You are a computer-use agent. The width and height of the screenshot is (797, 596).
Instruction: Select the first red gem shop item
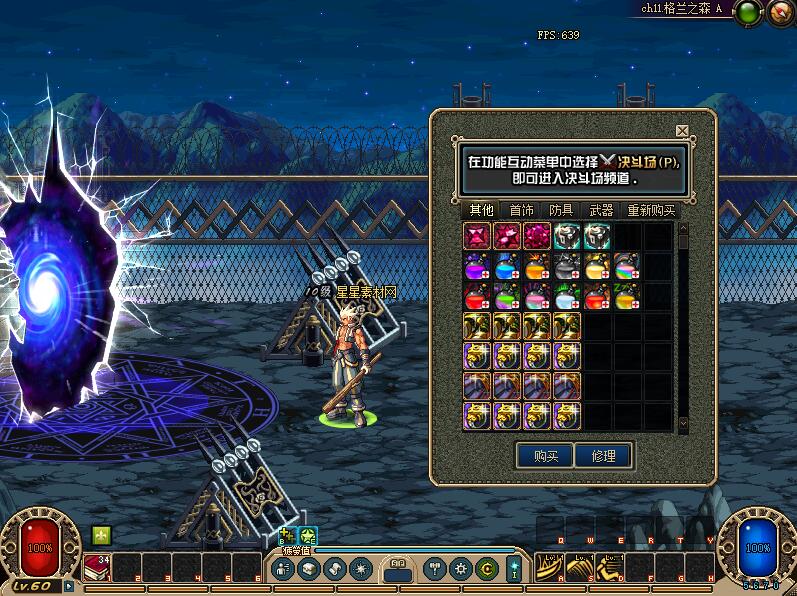(477, 236)
